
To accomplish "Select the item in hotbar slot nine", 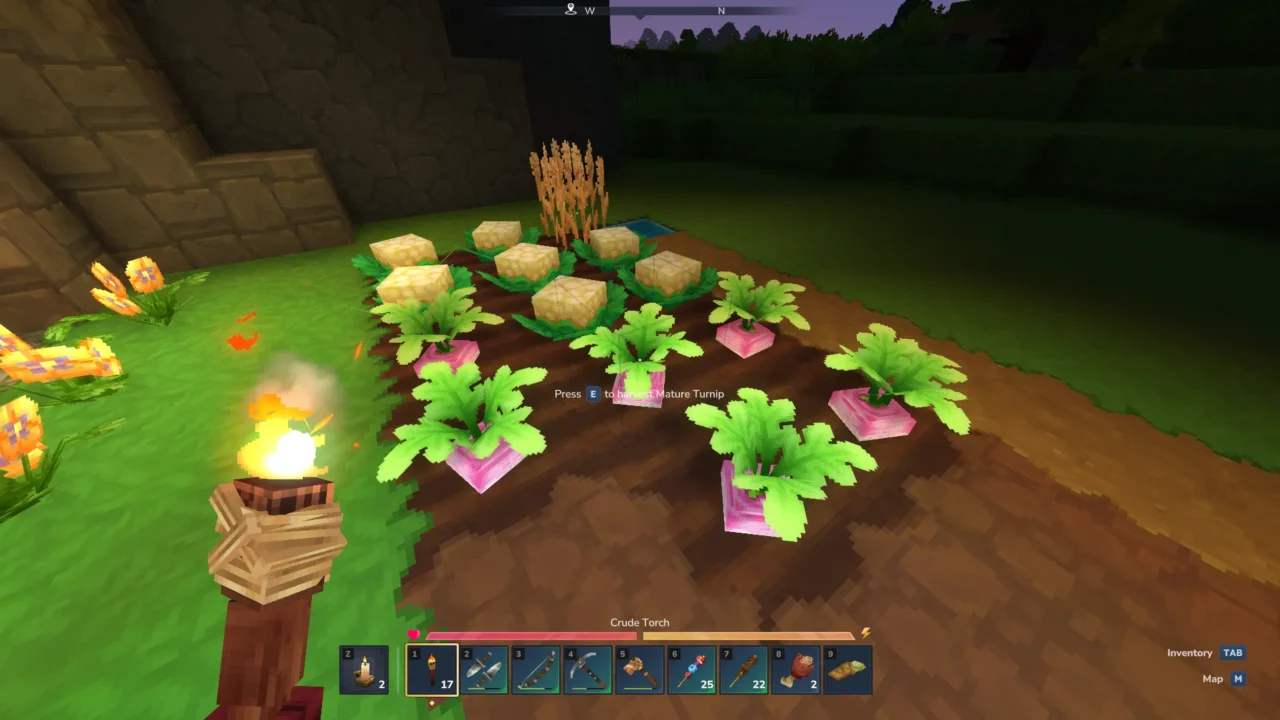I will (848, 670).
